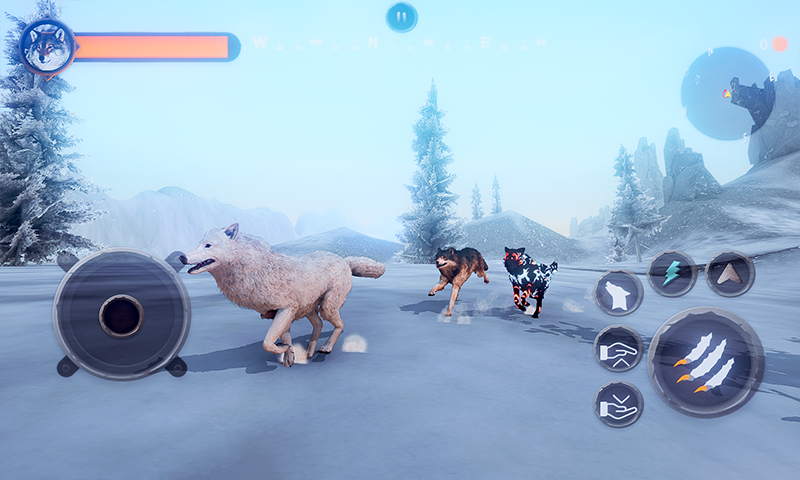Tap the center of the movement joystick
800x480 pixels.
[x=121, y=315]
